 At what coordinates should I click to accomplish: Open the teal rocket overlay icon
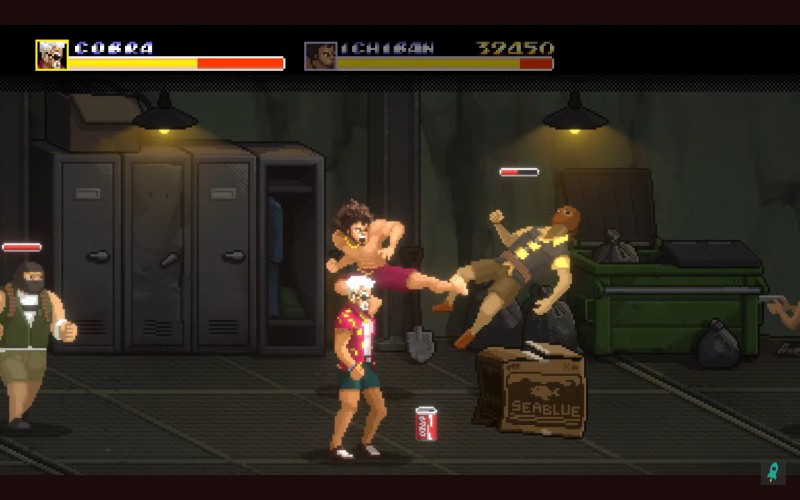point(772,471)
